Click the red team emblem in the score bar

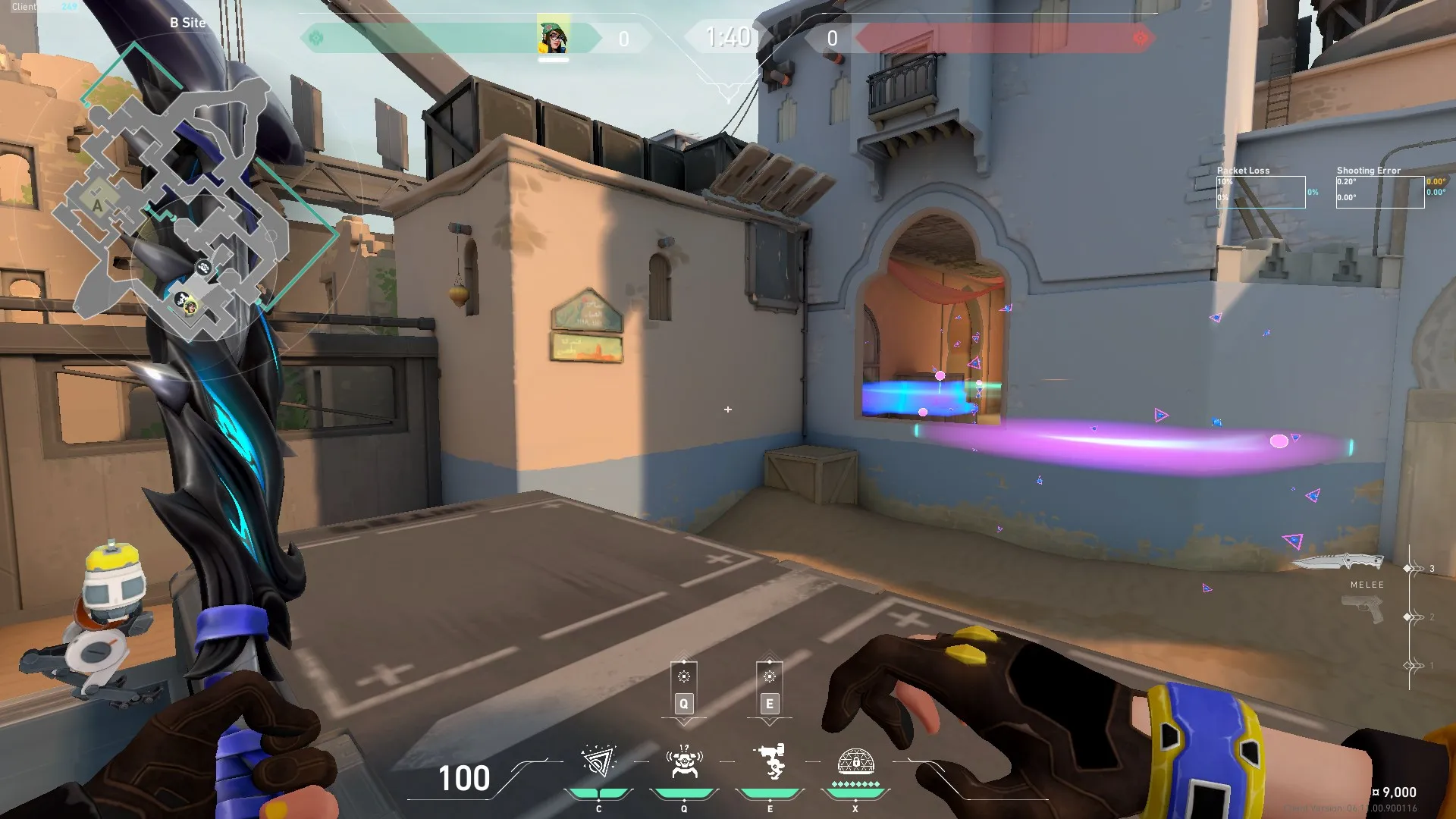tap(1140, 38)
